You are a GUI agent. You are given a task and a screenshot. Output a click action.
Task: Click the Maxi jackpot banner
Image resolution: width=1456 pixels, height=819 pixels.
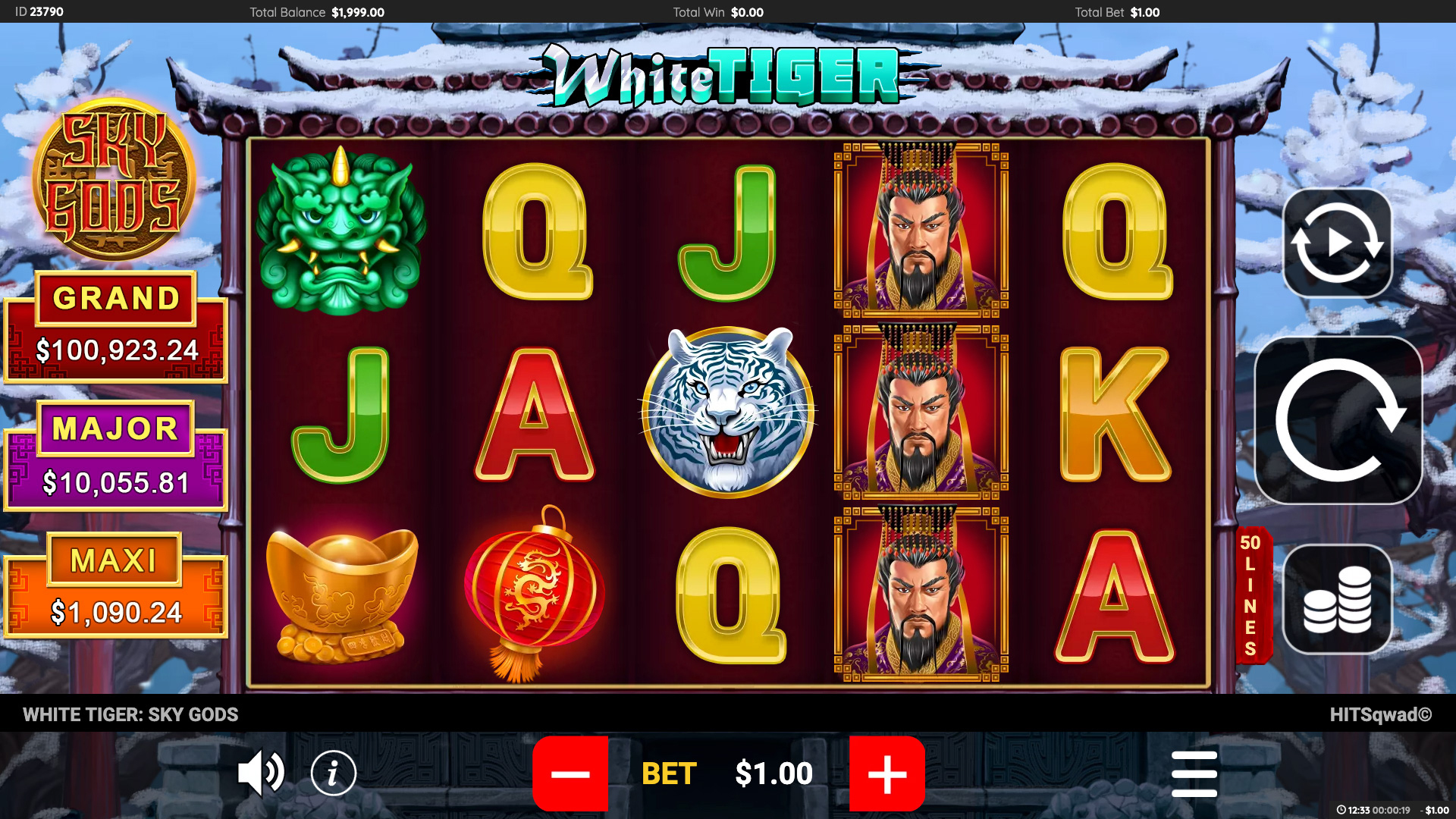pyautogui.click(x=114, y=585)
